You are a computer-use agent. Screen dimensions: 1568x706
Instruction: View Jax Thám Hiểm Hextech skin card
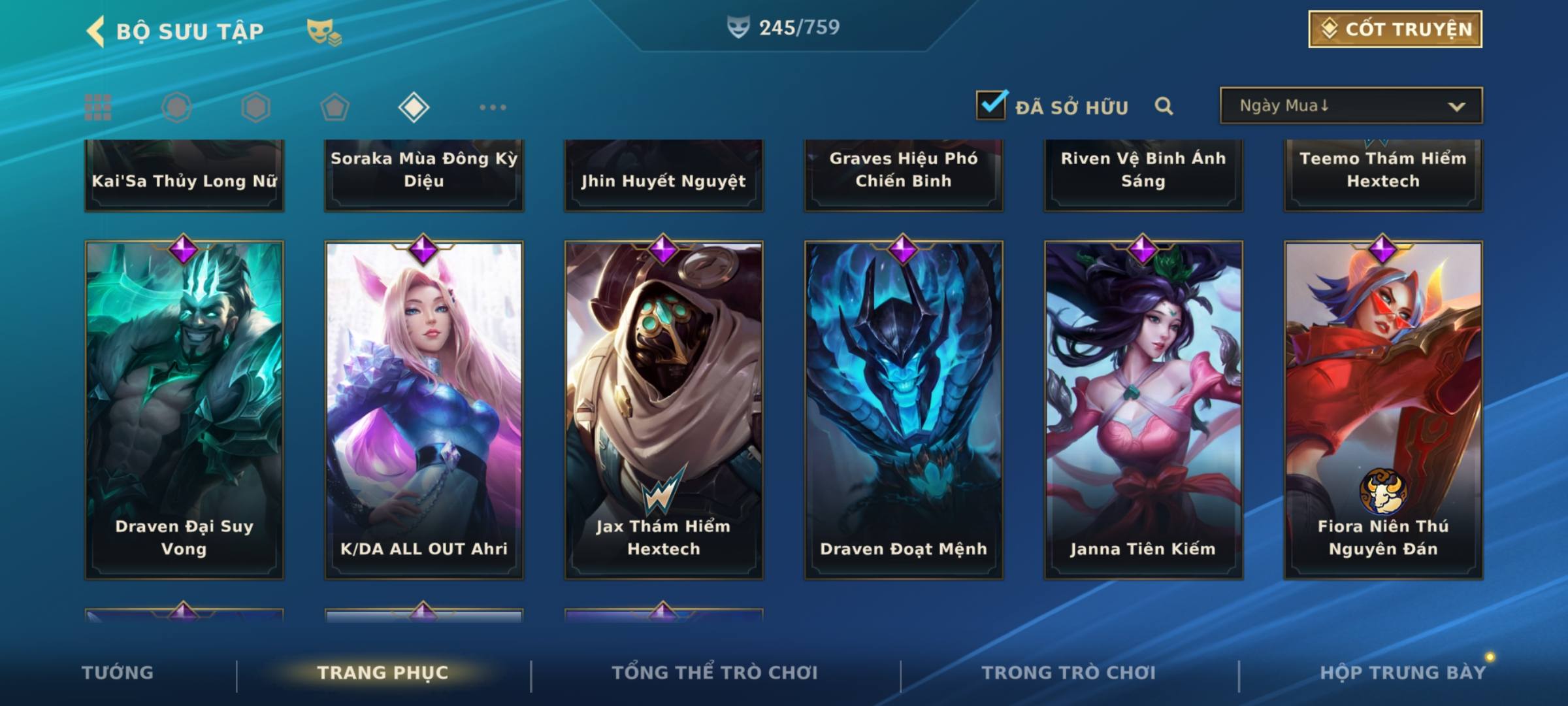[x=664, y=410]
